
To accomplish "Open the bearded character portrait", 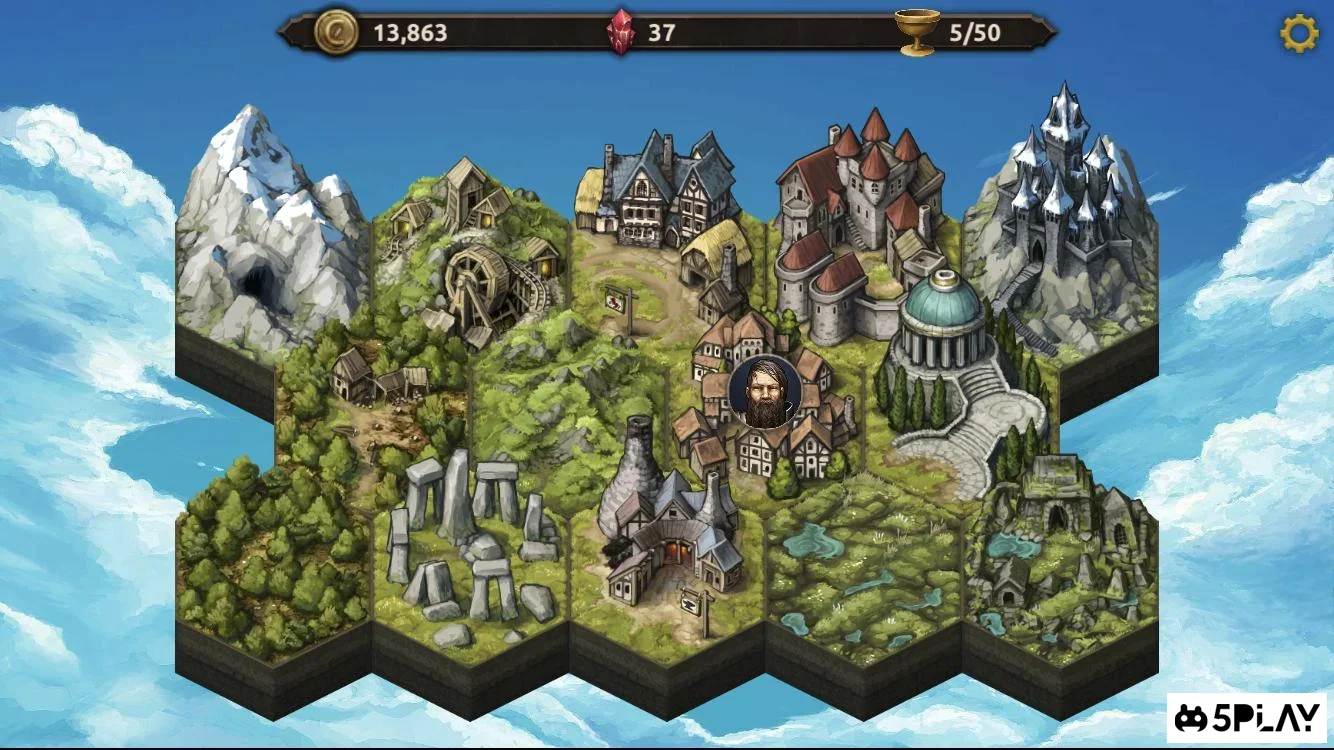I will tap(765, 392).
